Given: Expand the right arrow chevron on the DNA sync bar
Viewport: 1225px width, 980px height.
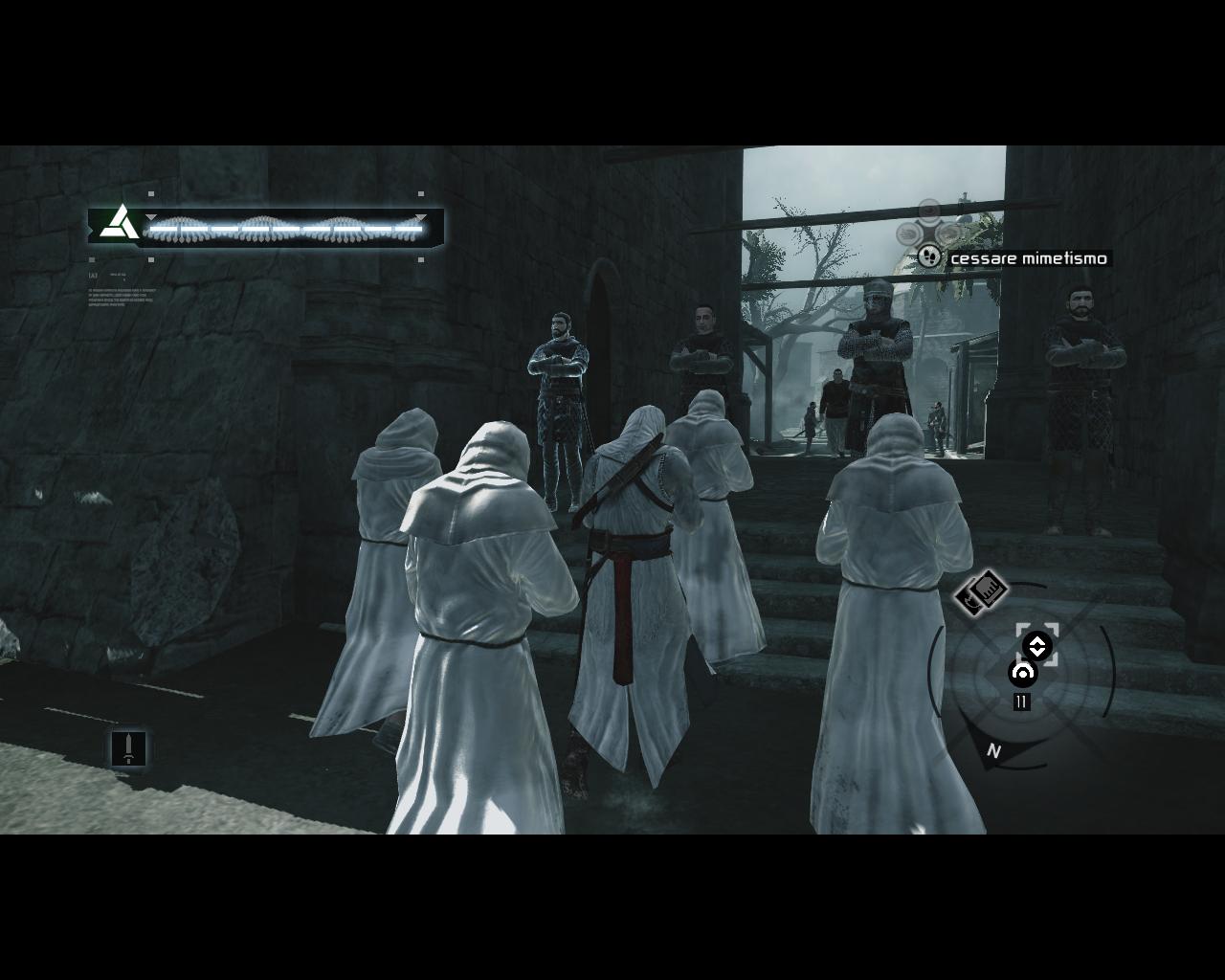Looking at the screenshot, I should [x=419, y=216].
